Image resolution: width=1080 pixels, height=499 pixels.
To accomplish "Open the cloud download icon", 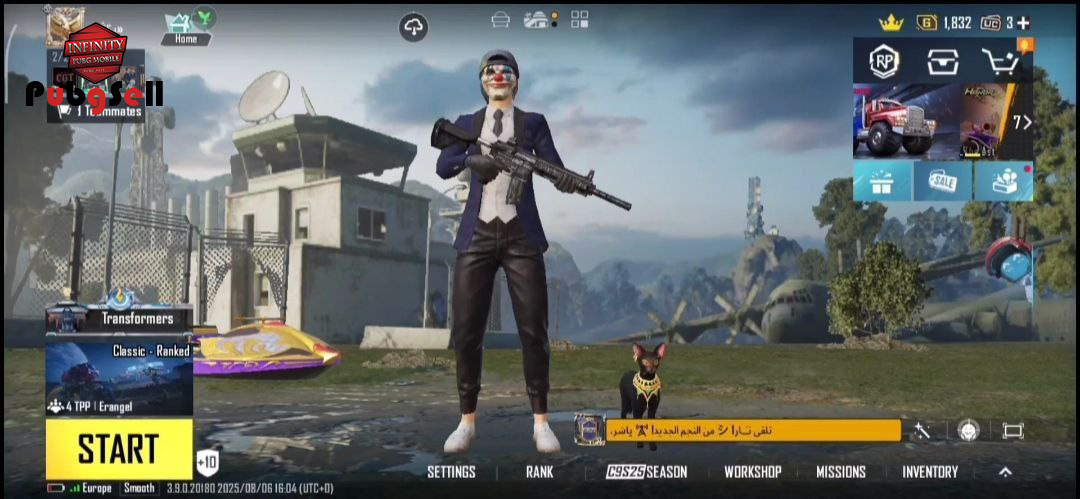I will click(x=414, y=27).
